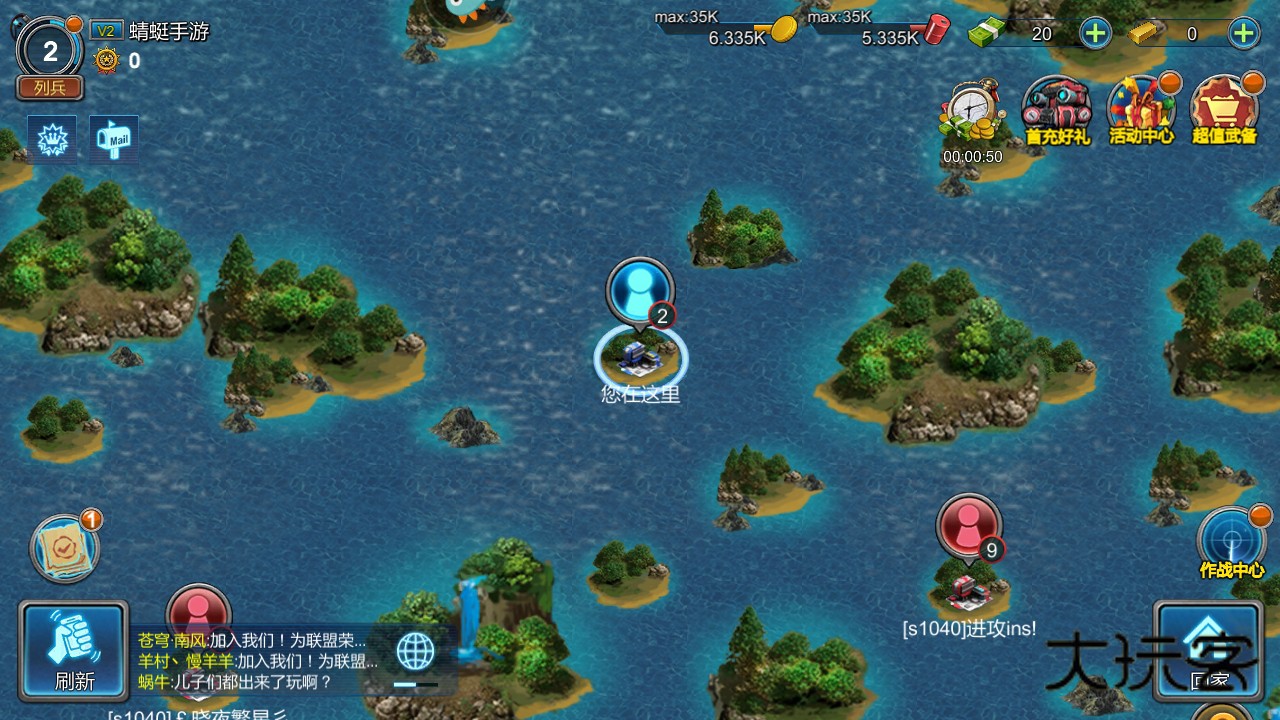The width and height of the screenshot is (1280, 720).
Task: Tap green plus to add cash currency
Action: 1094,32
